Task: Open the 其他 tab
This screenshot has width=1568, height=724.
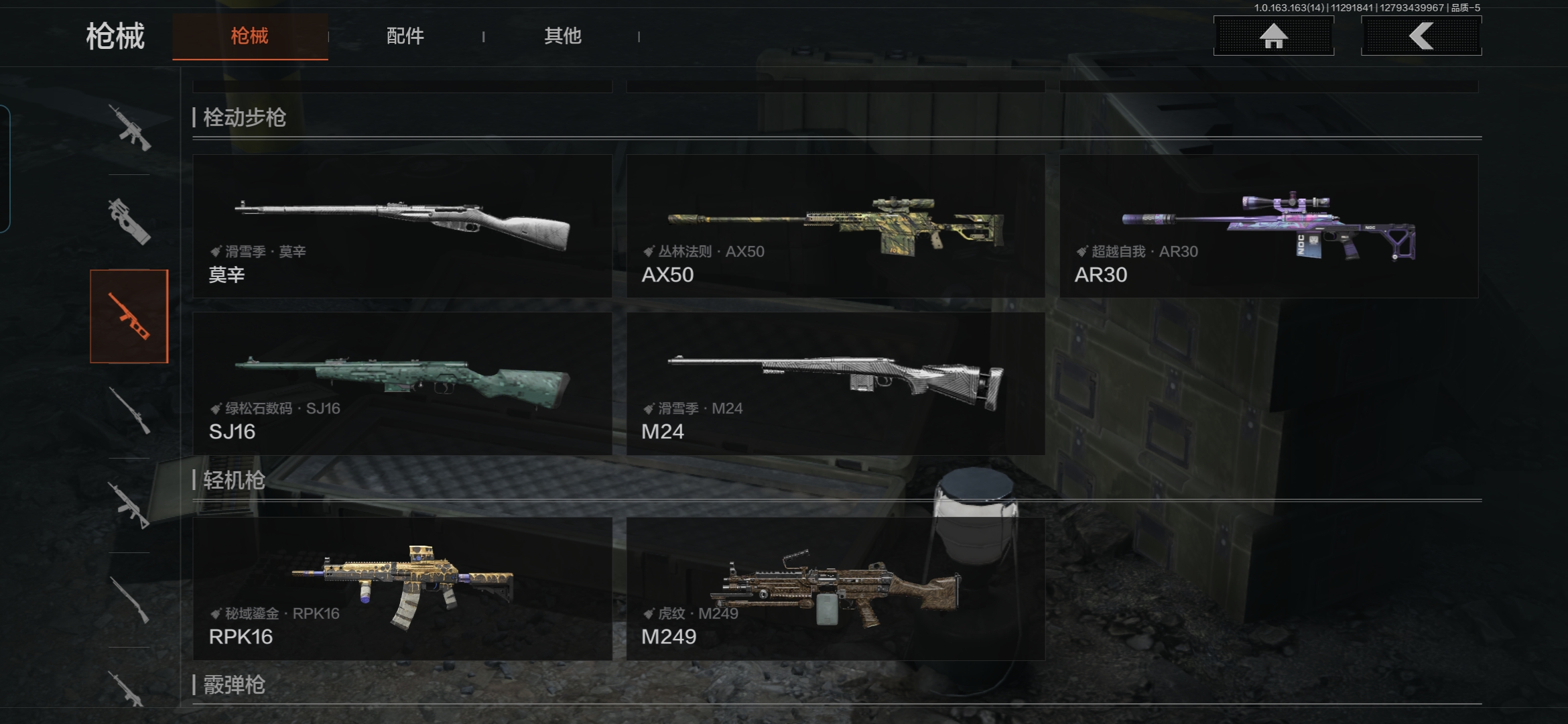Action: tap(562, 36)
